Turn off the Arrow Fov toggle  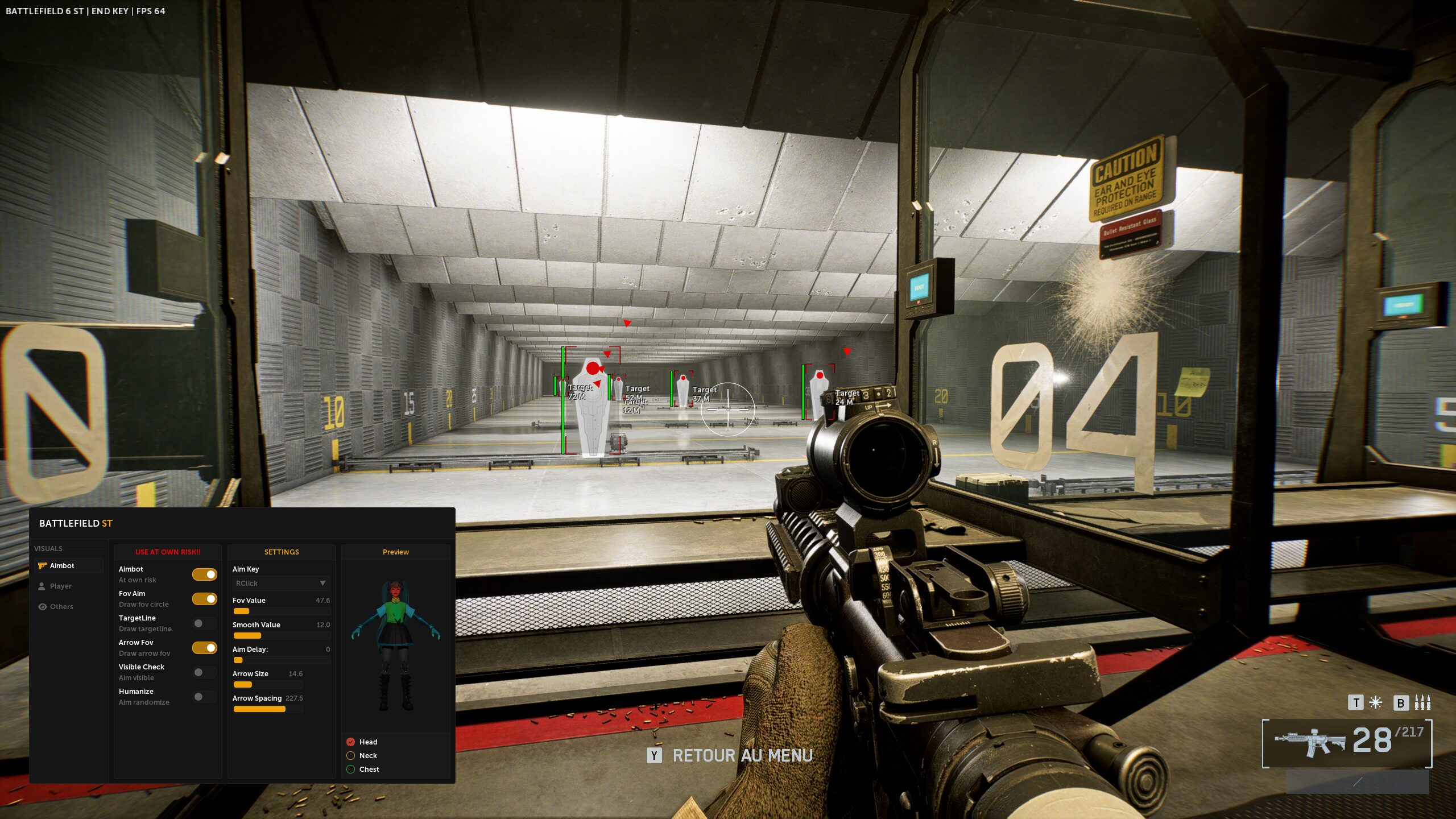[x=204, y=648]
